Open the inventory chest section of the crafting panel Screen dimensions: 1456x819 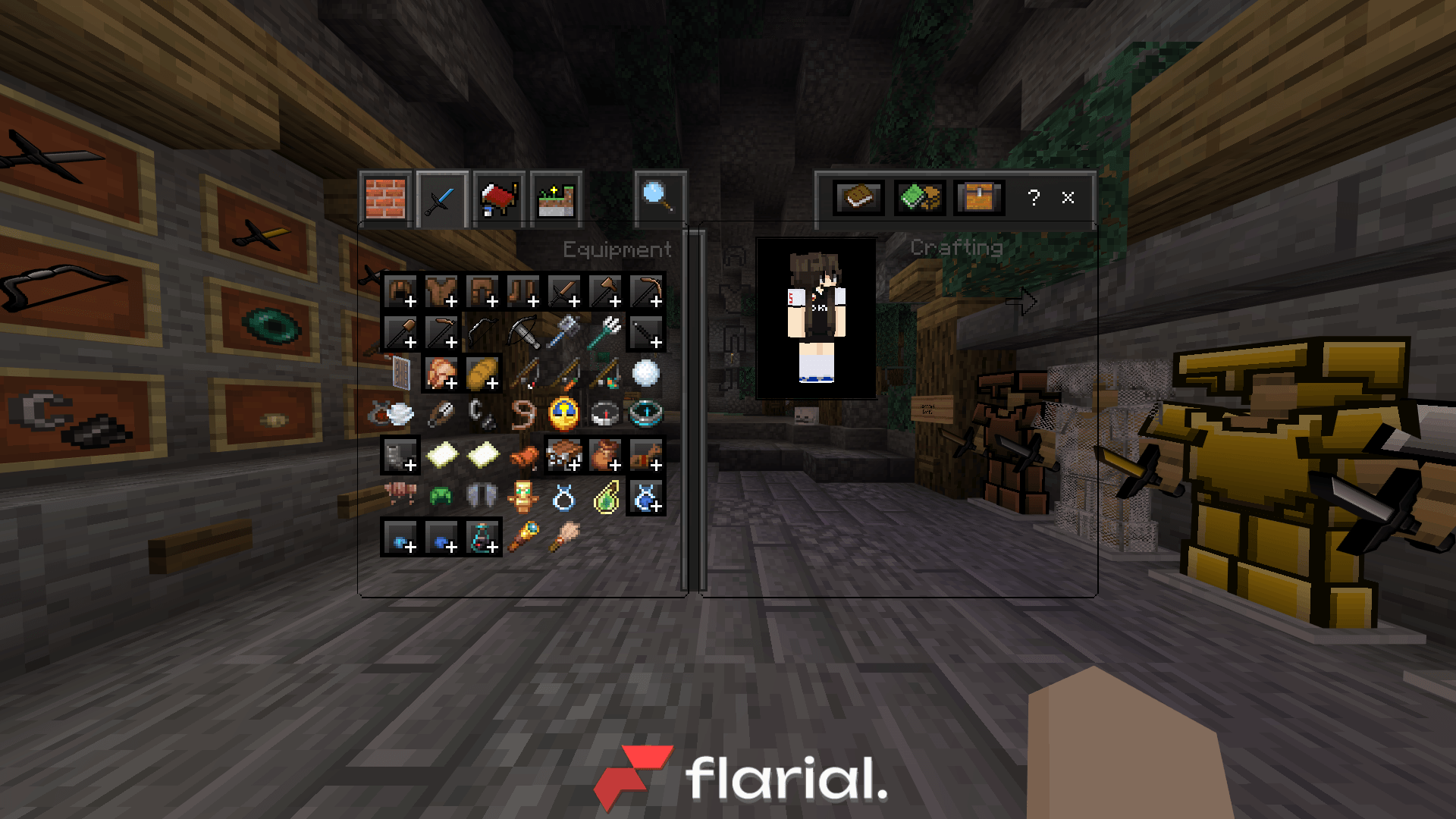[x=978, y=199]
